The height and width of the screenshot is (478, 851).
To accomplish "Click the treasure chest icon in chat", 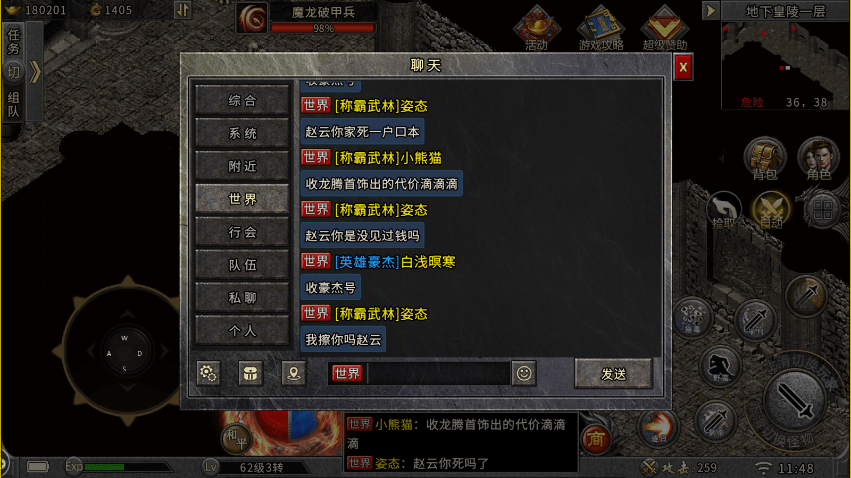I will 250,374.
